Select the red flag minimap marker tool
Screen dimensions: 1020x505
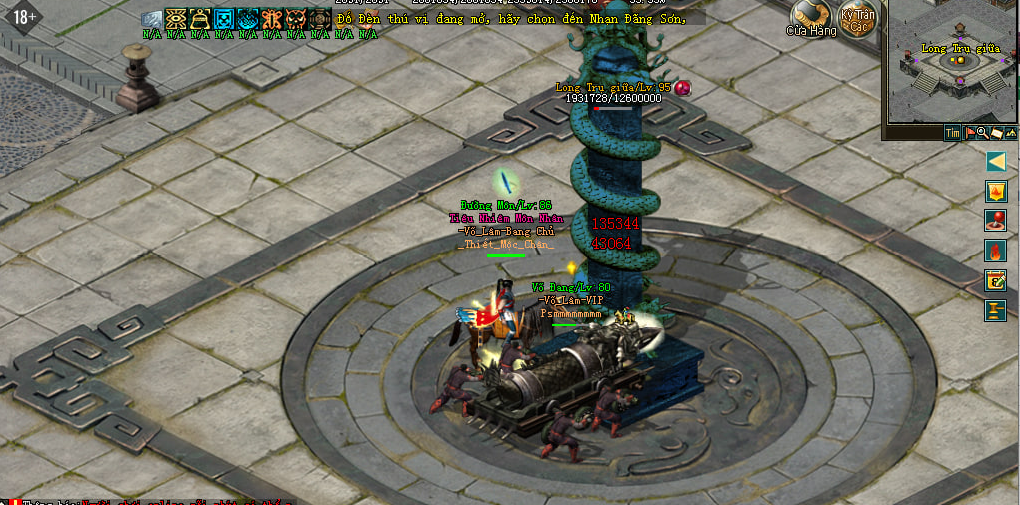pos(970,132)
